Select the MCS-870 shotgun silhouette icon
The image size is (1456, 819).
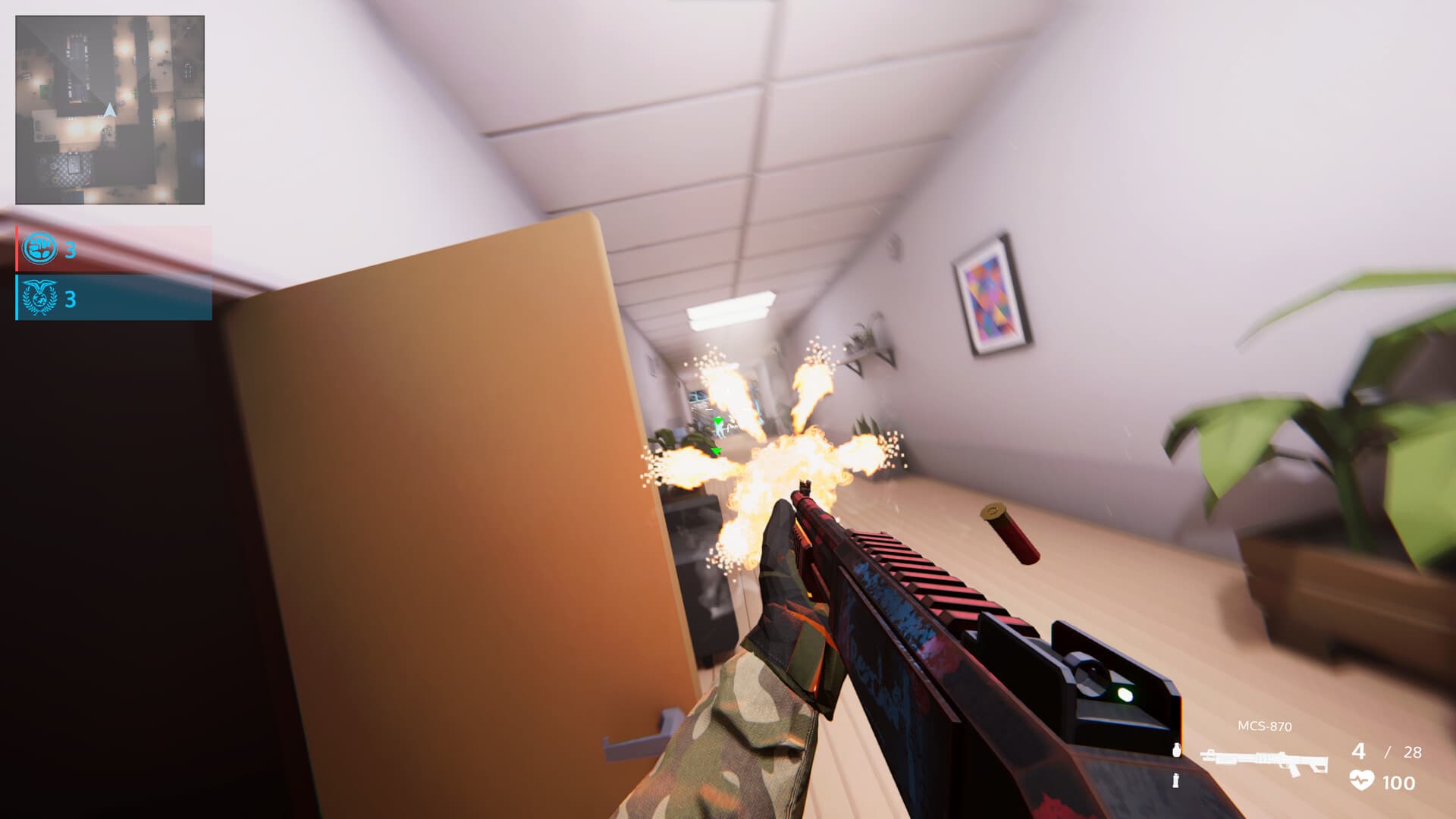coord(1265,758)
